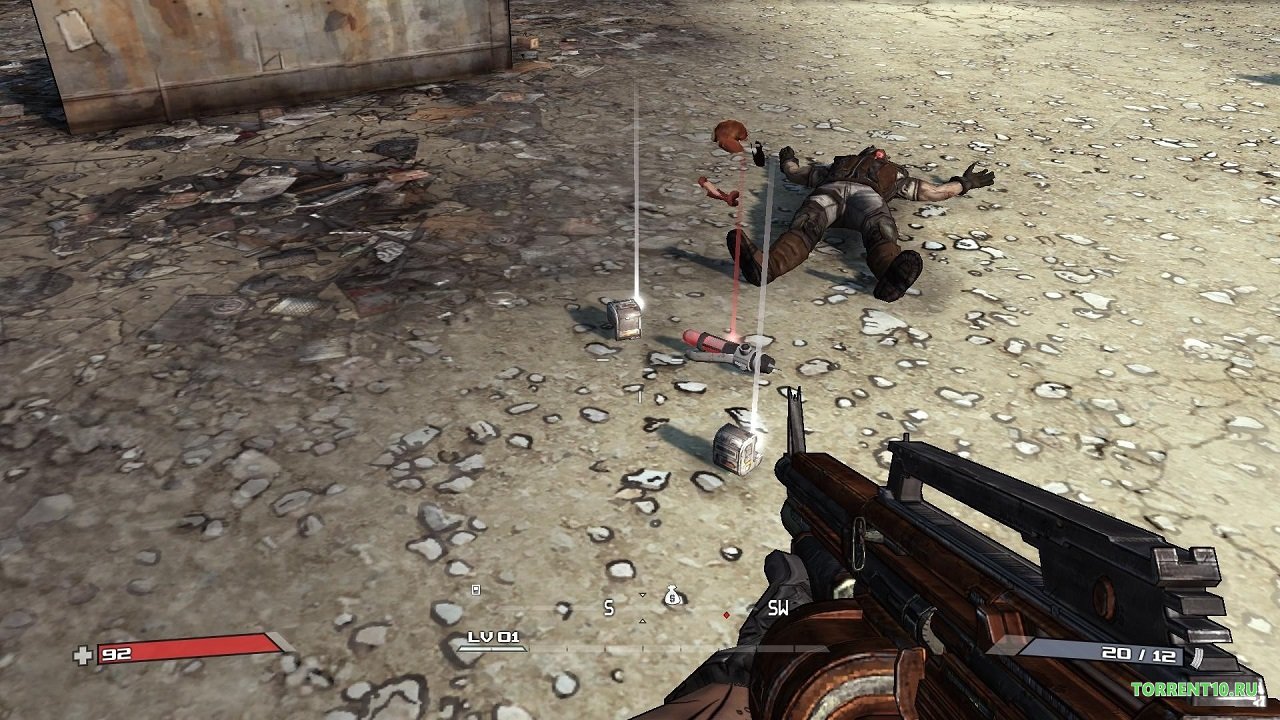Click the small vending machine compass marker

coord(476,590)
